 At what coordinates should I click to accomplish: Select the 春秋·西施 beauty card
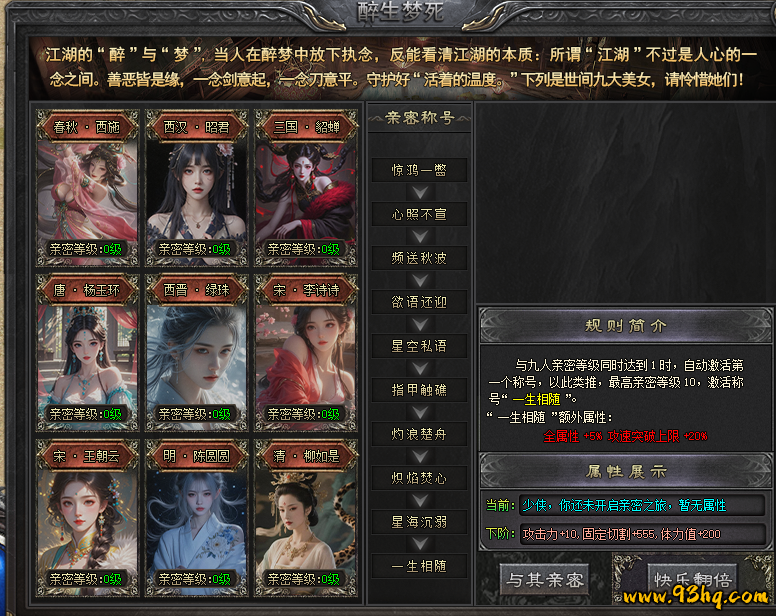tap(86, 184)
